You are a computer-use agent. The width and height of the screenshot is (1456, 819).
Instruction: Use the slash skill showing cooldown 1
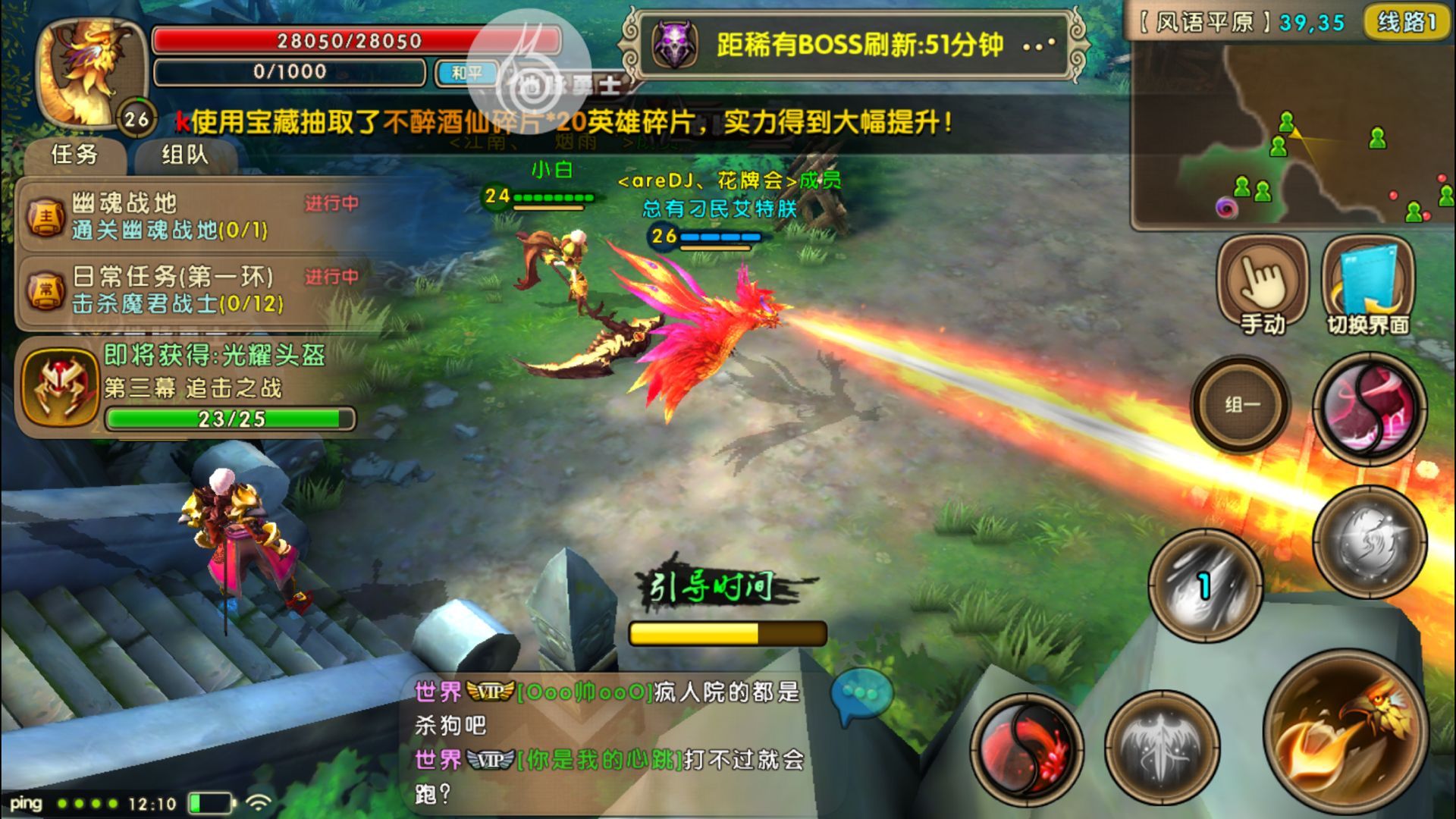[1205, 585]
